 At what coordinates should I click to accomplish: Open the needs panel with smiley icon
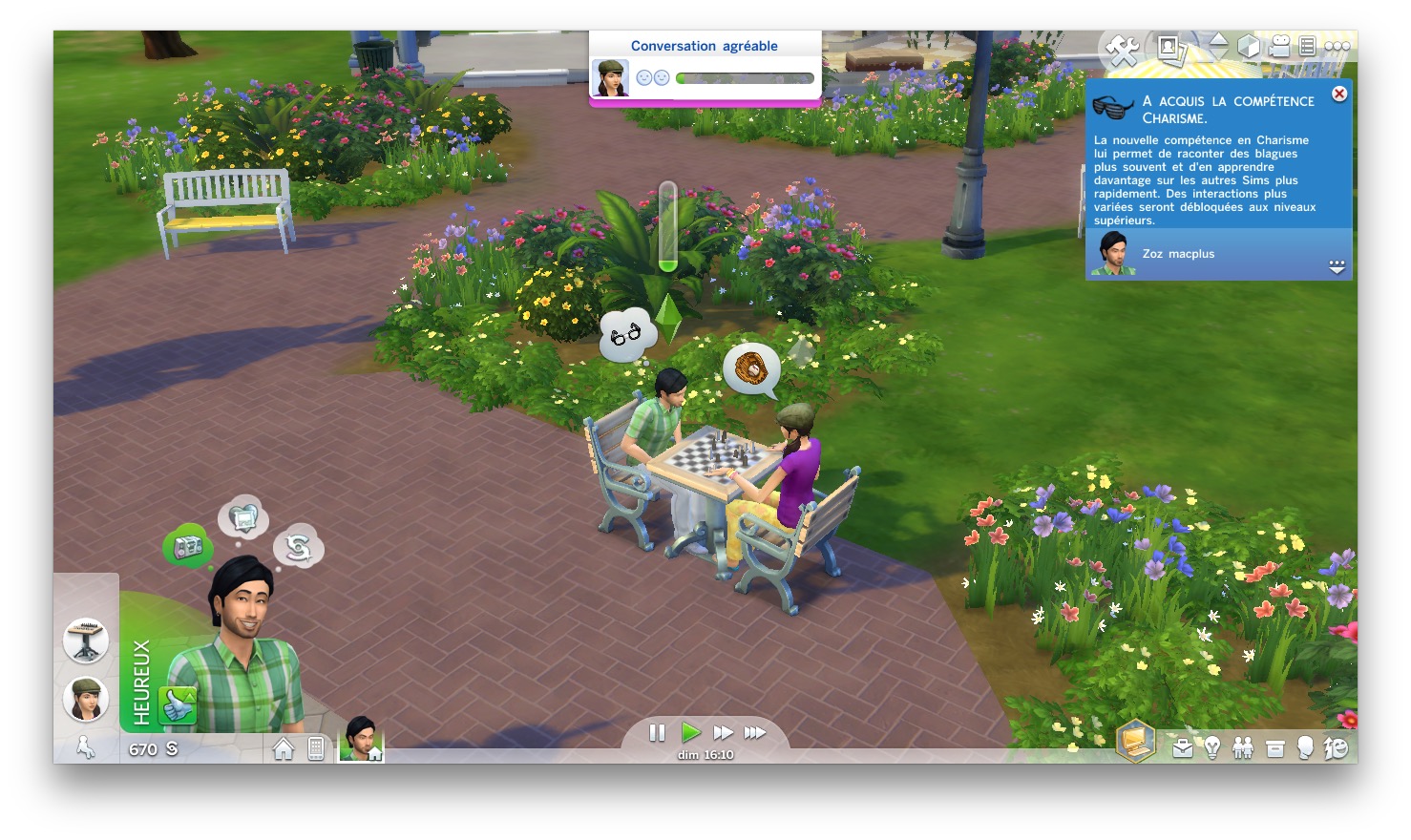pos(1336,748)
